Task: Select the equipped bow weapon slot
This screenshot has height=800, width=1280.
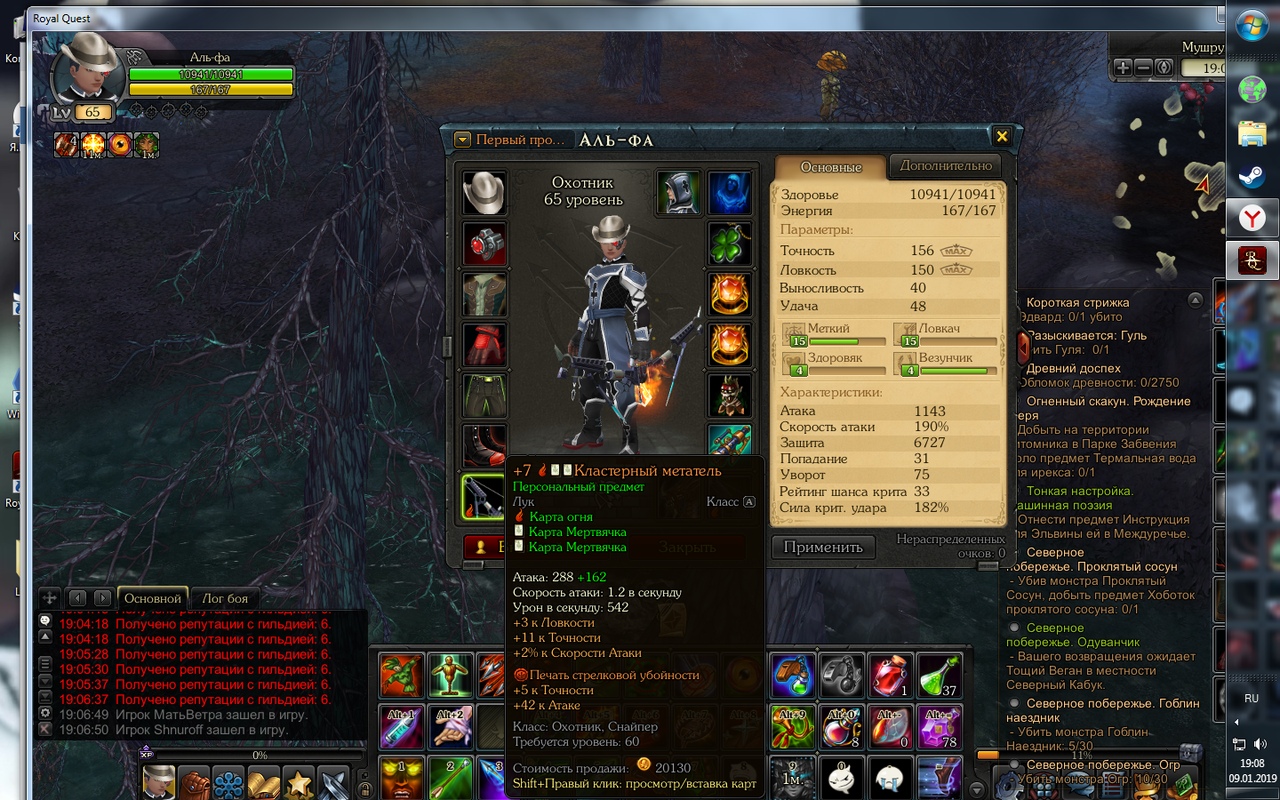Action: (484, 497)
